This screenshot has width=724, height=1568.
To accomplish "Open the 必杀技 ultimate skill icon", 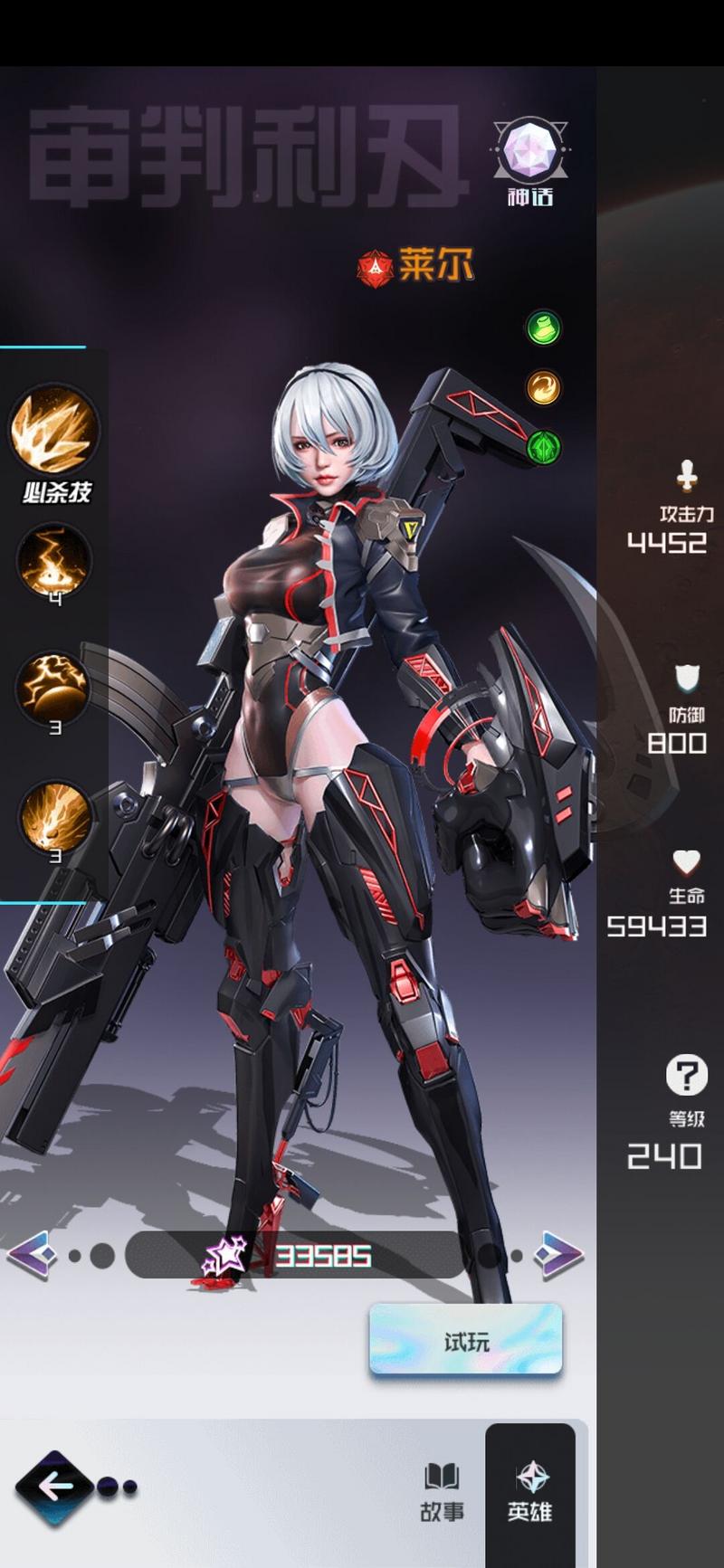I will pyautogui.click(x=54, y=431).
